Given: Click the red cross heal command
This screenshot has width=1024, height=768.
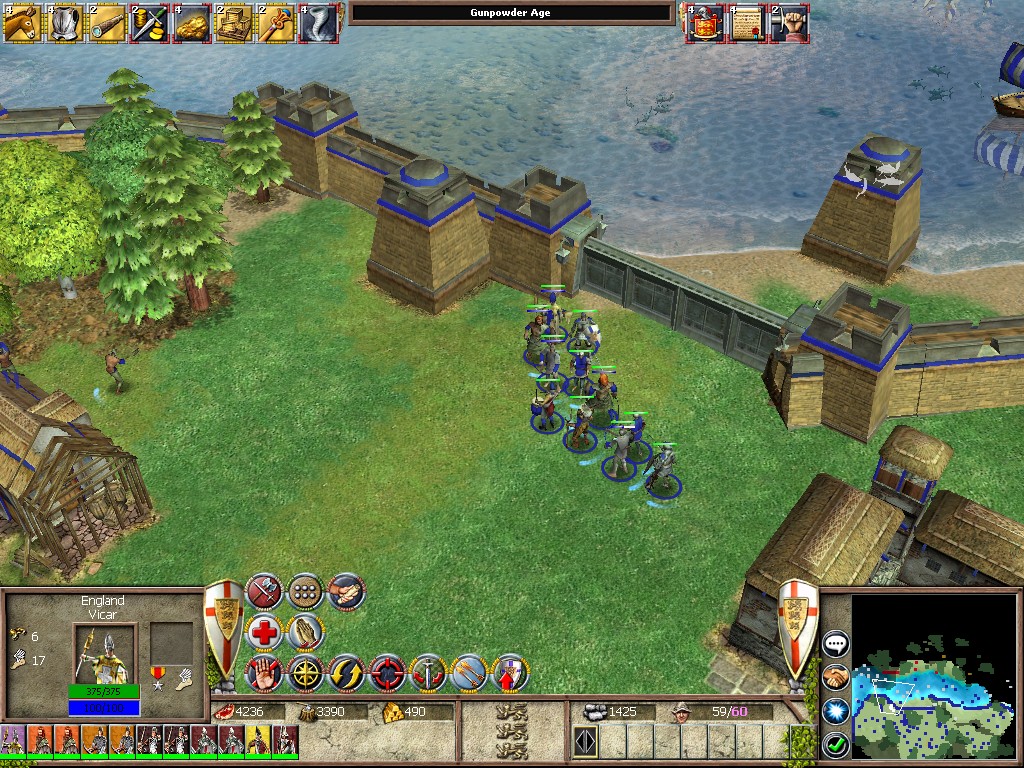Looking at the screenshot, I should point(265,632).
